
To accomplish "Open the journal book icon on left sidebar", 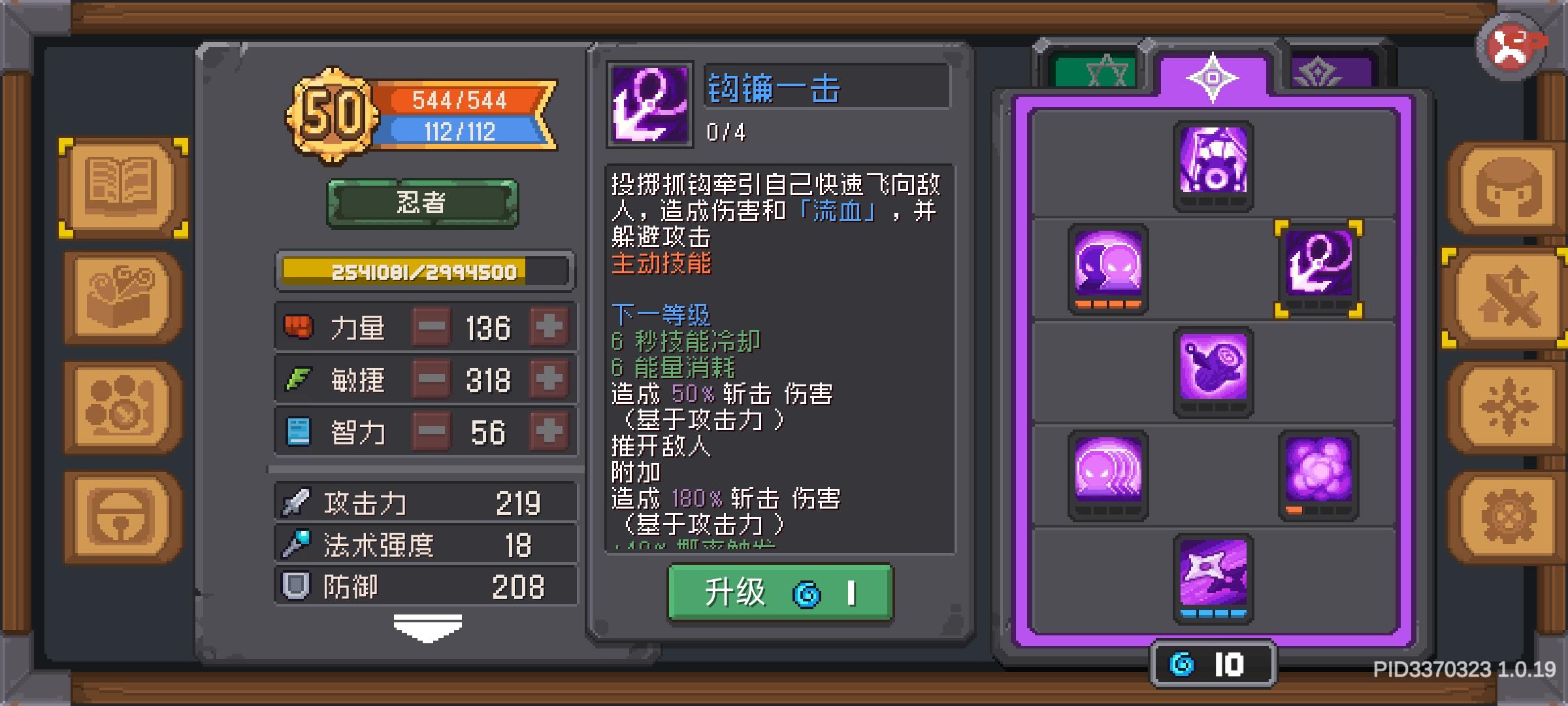I will pyautogui.click(x=121, y=185).
